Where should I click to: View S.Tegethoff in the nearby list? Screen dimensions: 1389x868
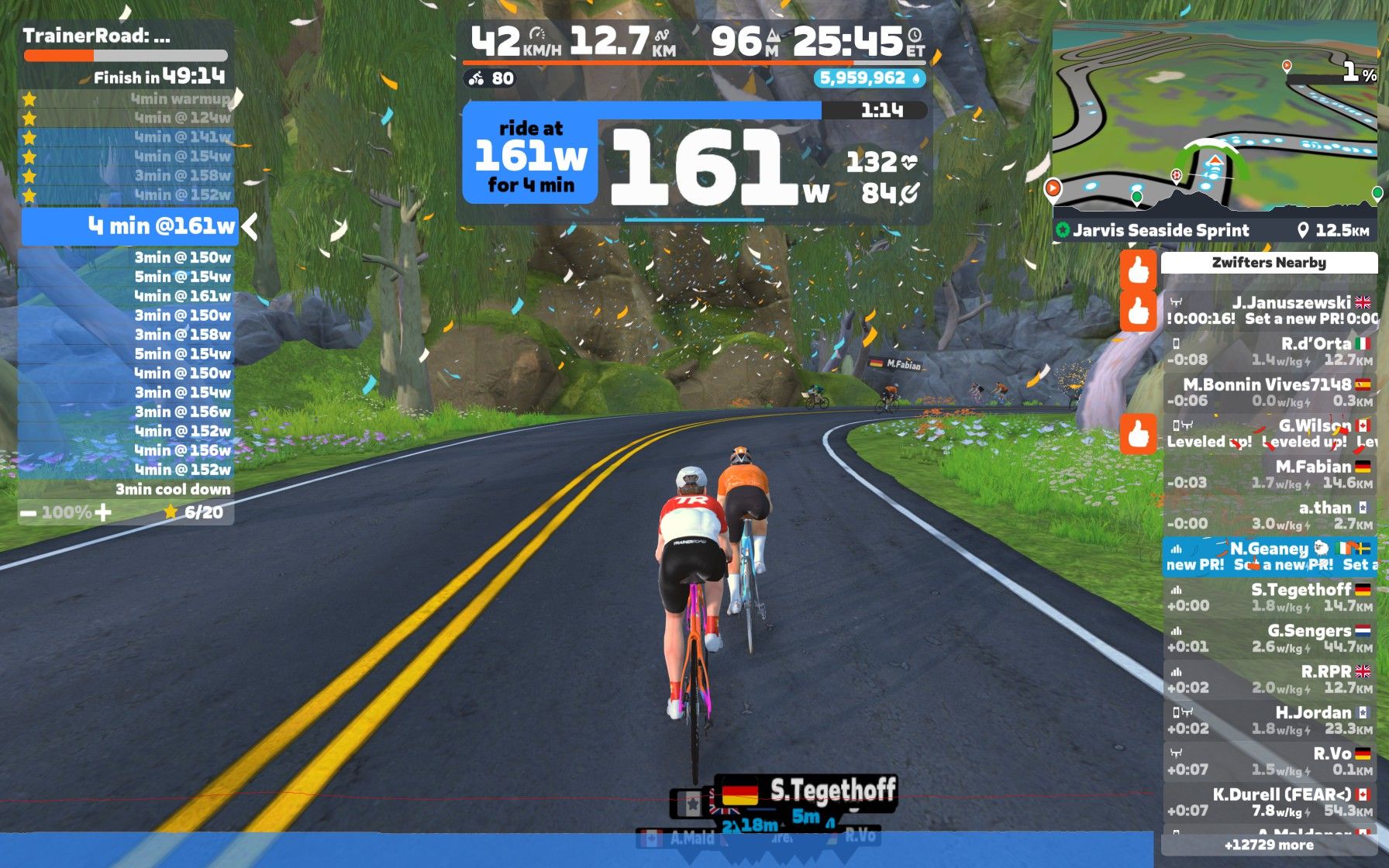pyautogui.click(x=1269, y=598)
